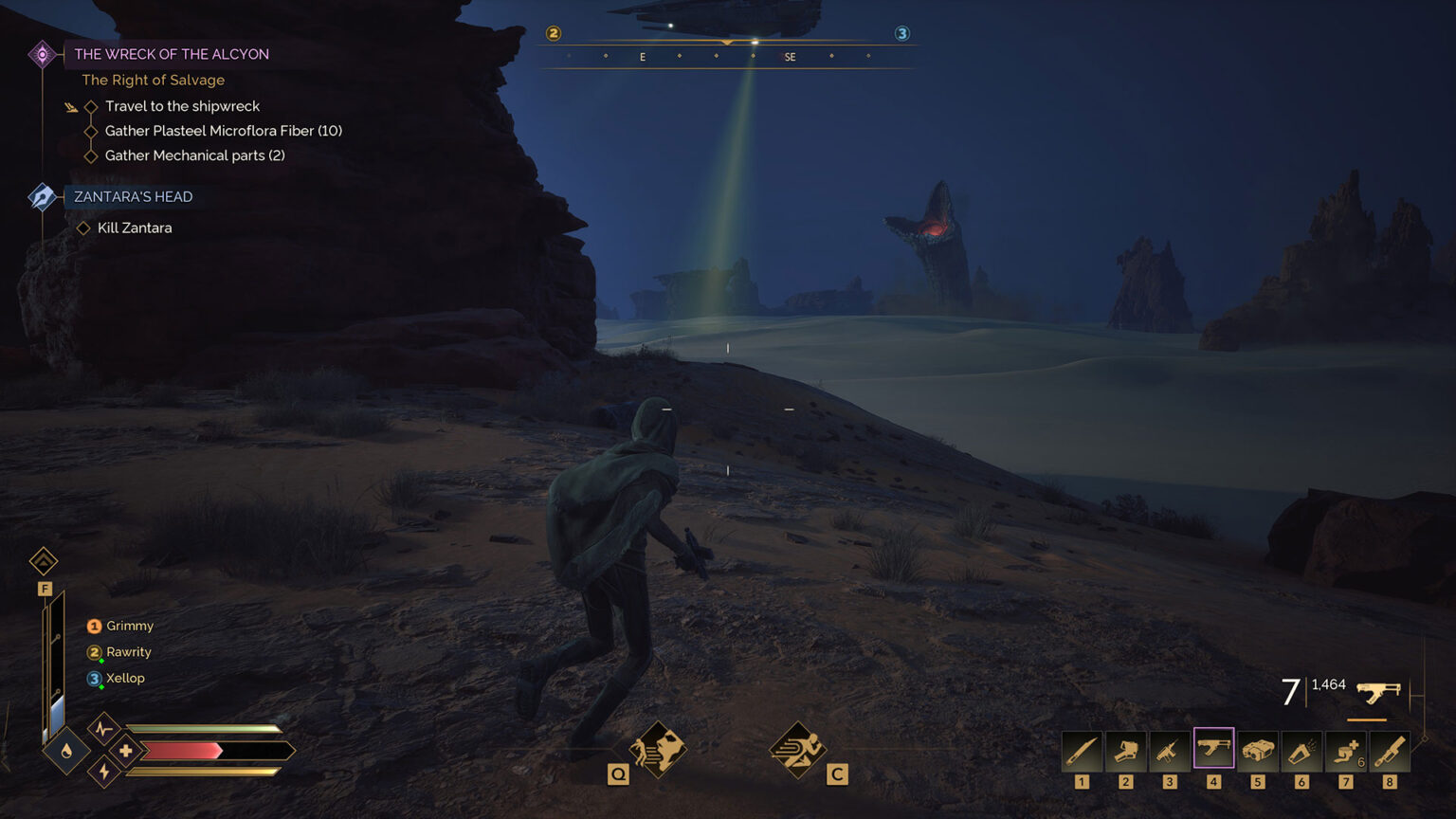Screen dimensions: 1456x819
Task: Equip the cutteray tool in slot 2
Action: tap(1125, 752)
